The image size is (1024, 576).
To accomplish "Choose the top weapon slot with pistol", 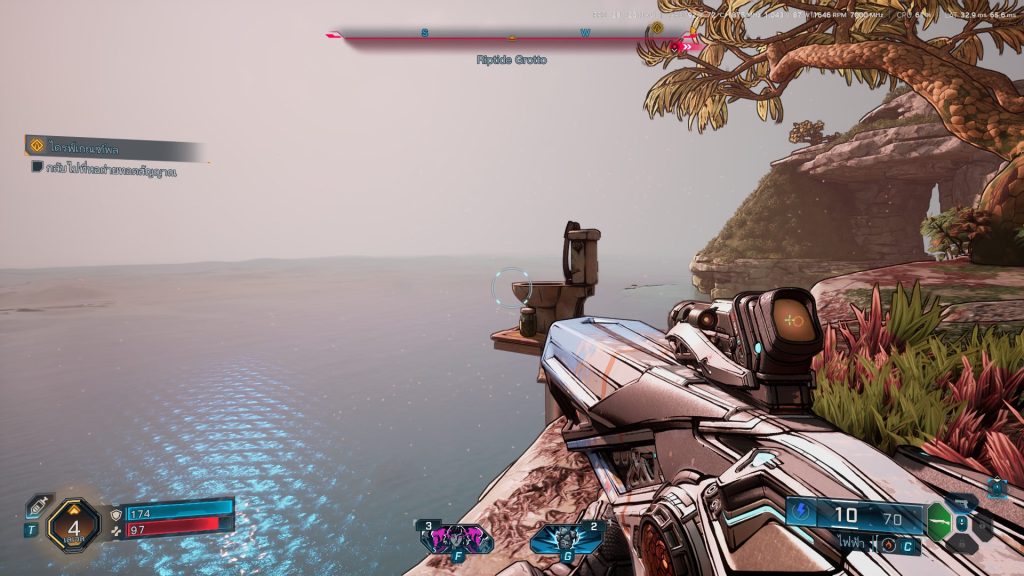I will click(x=962, y=502).
